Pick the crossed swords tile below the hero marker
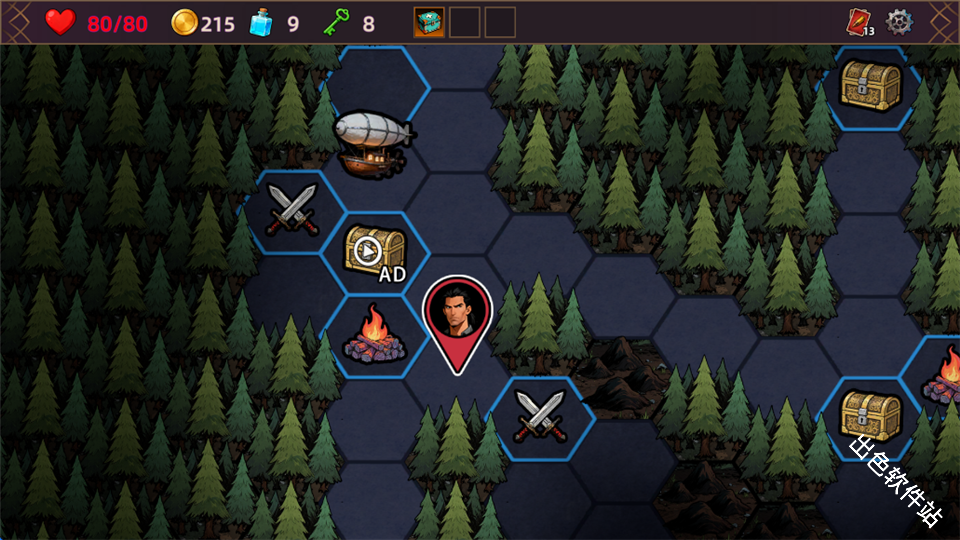The image size is (960, 540). click(539, 416)
